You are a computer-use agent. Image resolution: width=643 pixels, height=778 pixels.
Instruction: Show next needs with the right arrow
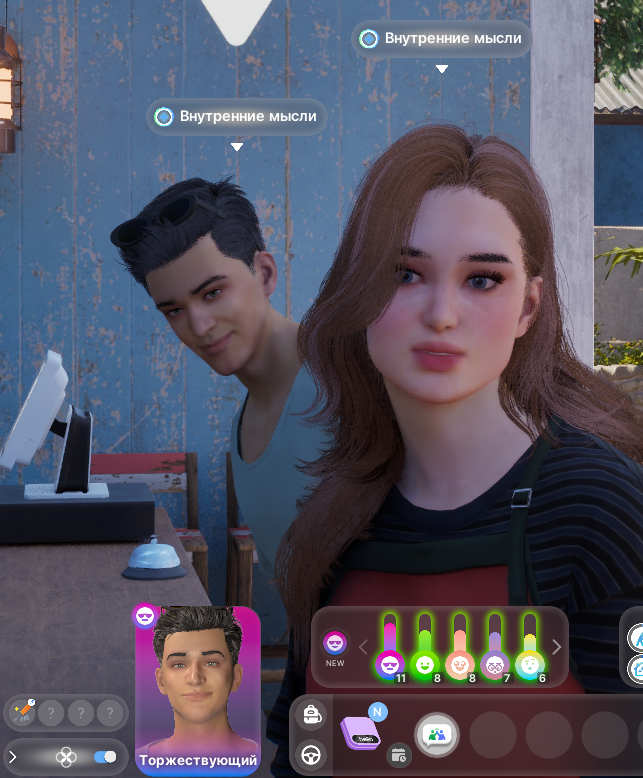click(x=557, y=647)
